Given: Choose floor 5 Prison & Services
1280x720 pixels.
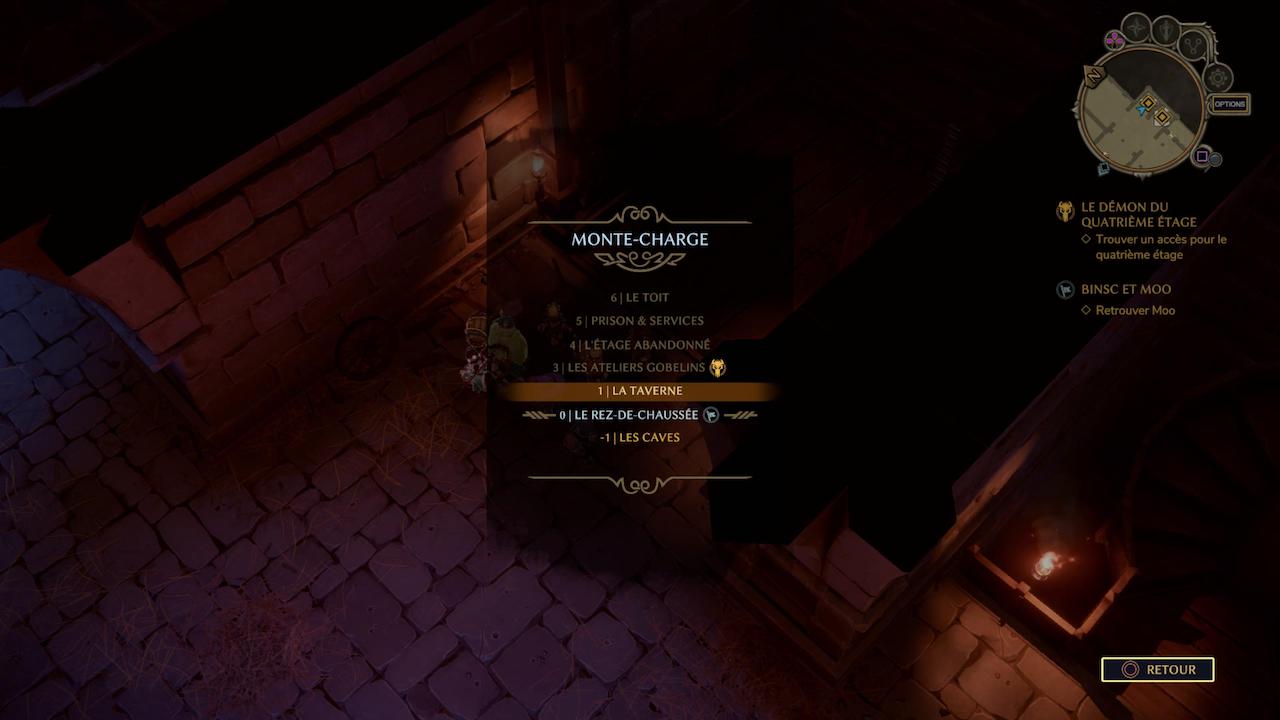Looking at the screenshot, I should 639,321.
